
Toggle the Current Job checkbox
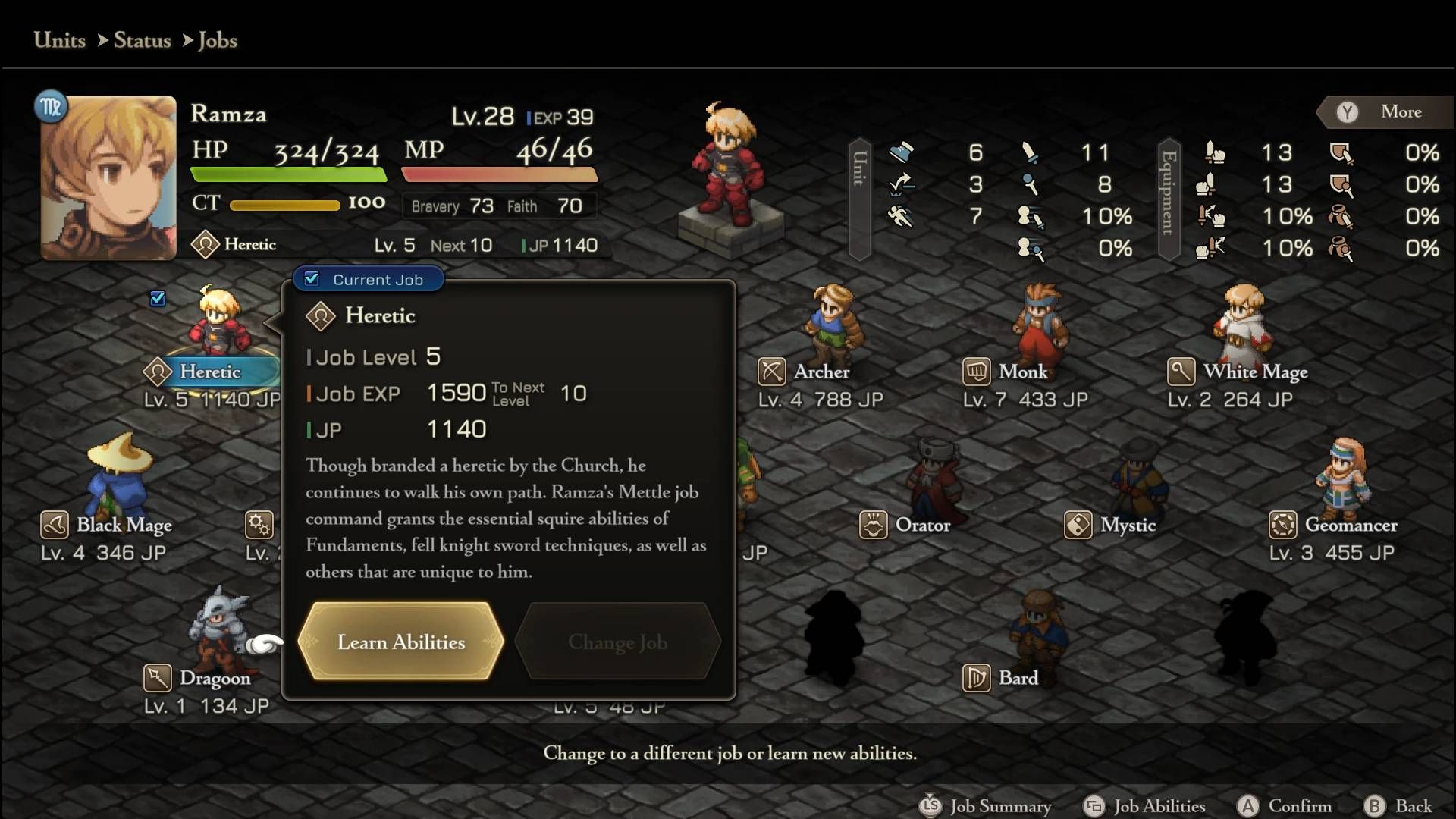point(312,278)
